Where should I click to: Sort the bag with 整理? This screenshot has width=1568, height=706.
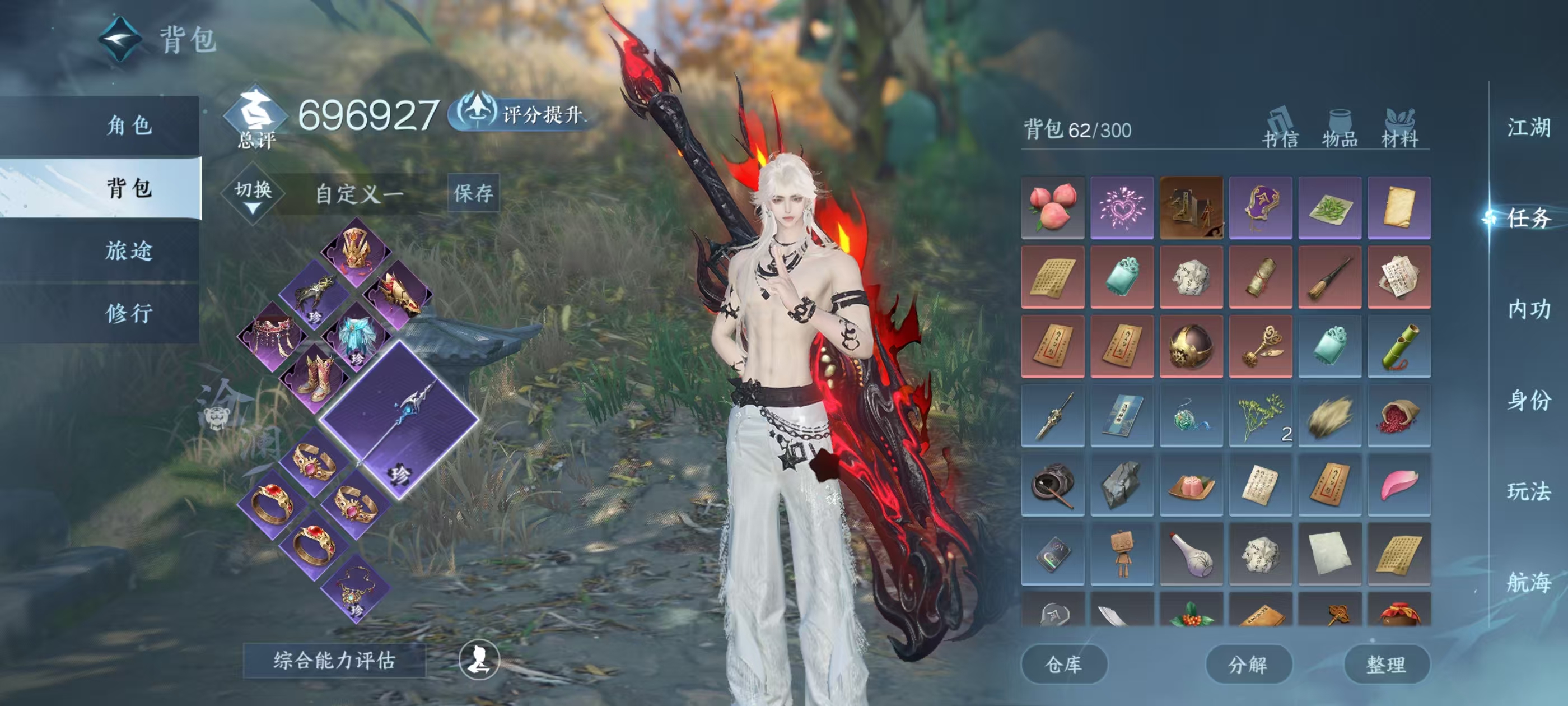click(x=1386, y=665)
